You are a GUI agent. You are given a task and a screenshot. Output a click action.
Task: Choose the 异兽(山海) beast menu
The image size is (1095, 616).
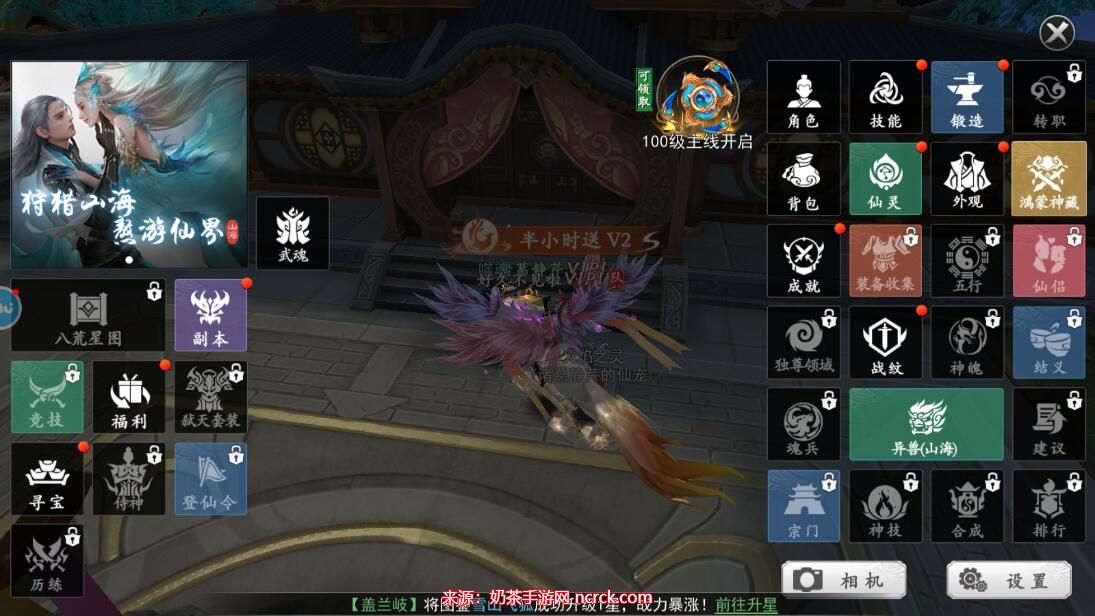point(926,425)
